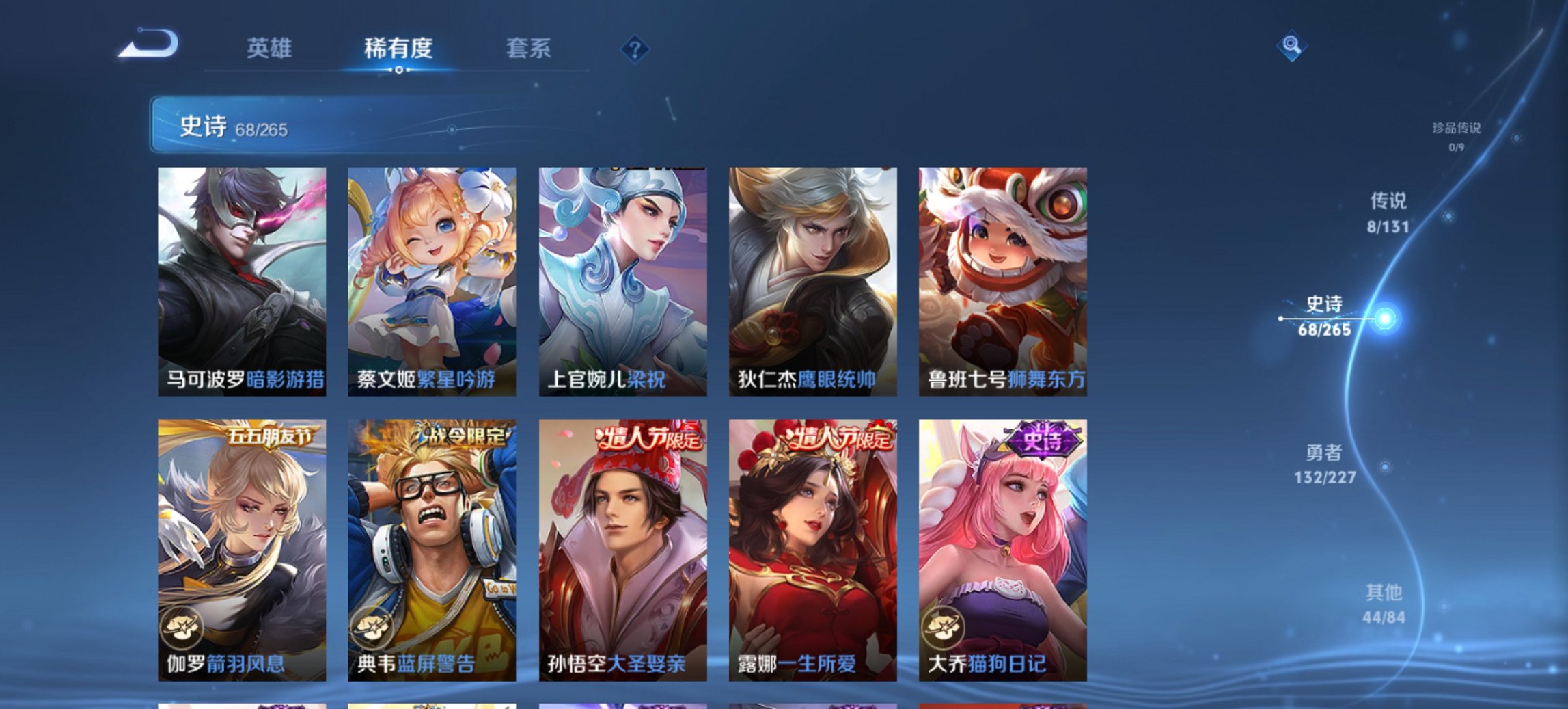Image resolution: width=1568 pixels, height=709 pixels.
Task: Click the question mark help icon
Action: [635, 49]
